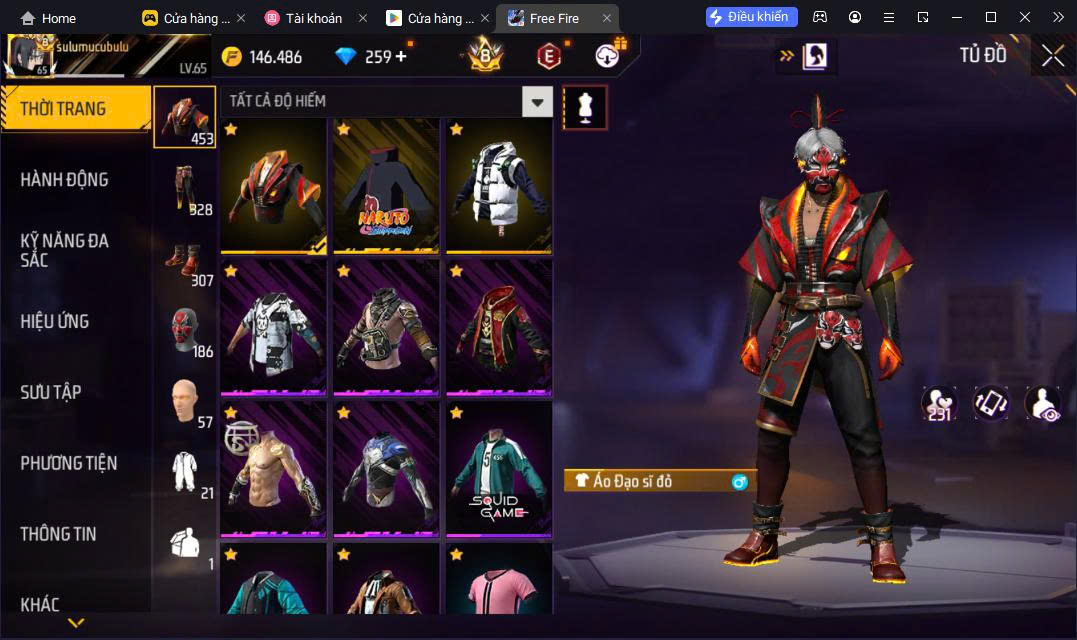Switch to the Tài khoản window tab
The image size is (1077, 640).
tap(315, 18)
